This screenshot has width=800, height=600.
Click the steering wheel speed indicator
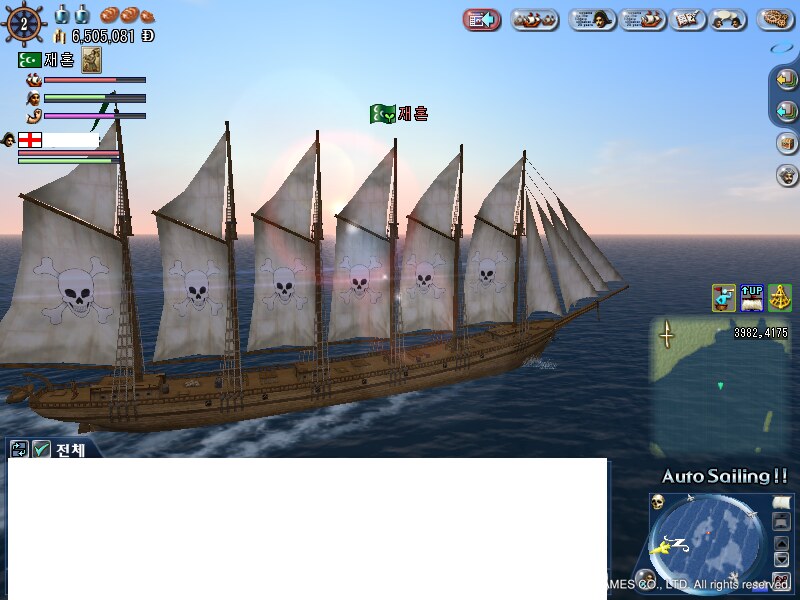[24, 22]
